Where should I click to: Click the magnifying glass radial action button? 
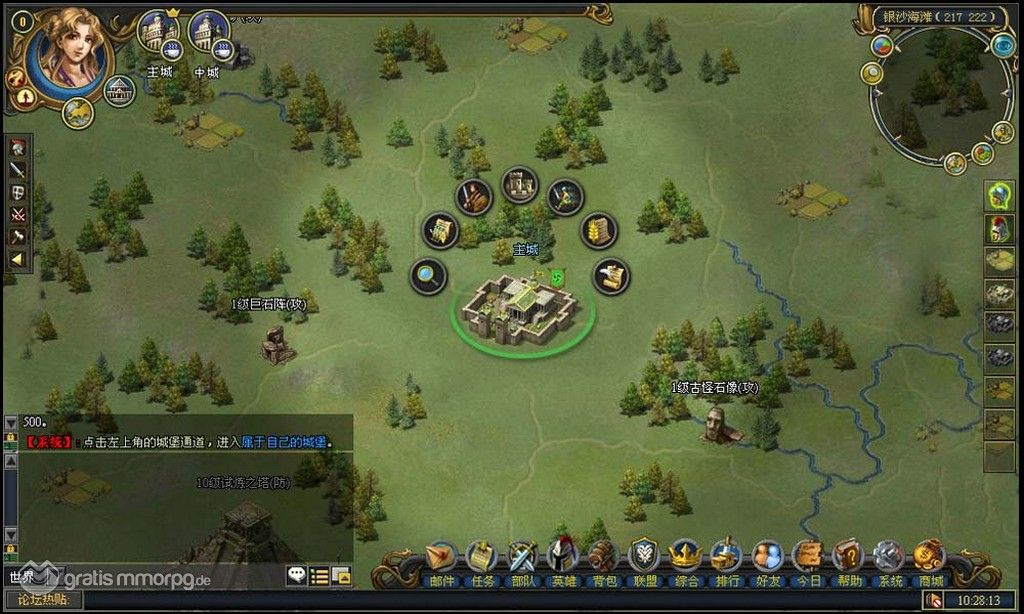(428, 276)
